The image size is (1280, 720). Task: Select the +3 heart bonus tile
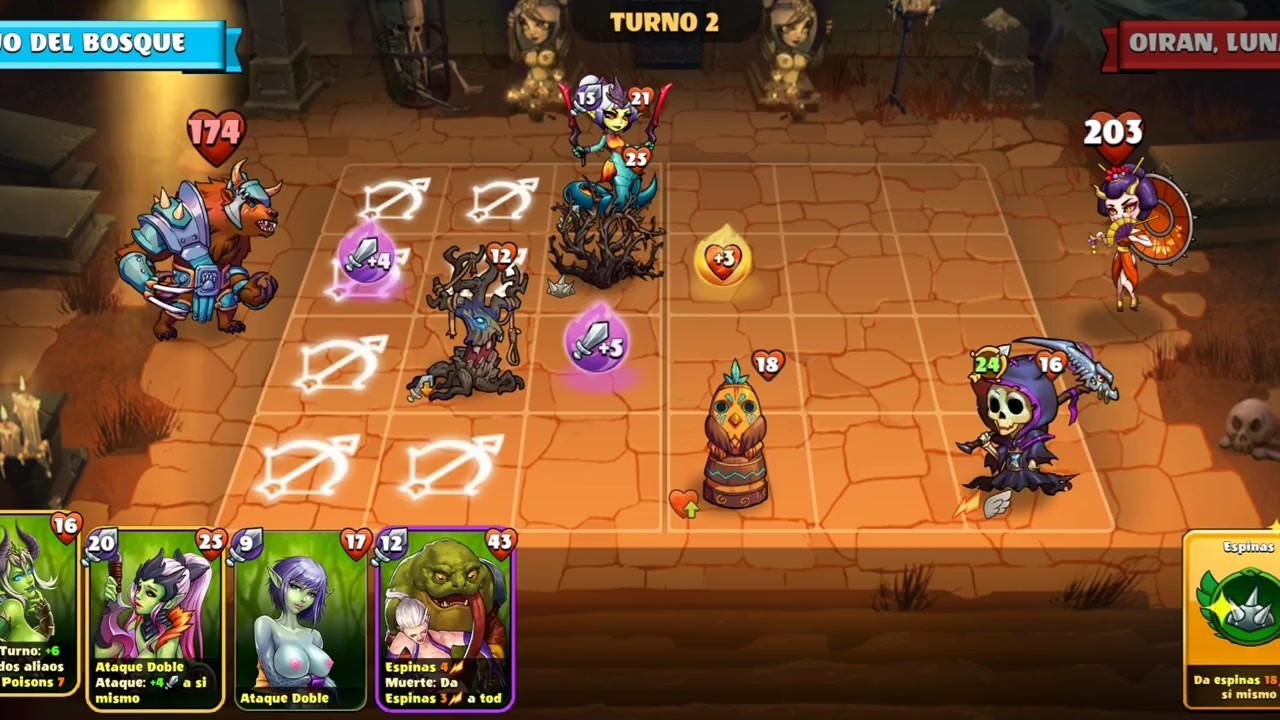(722, 260)
